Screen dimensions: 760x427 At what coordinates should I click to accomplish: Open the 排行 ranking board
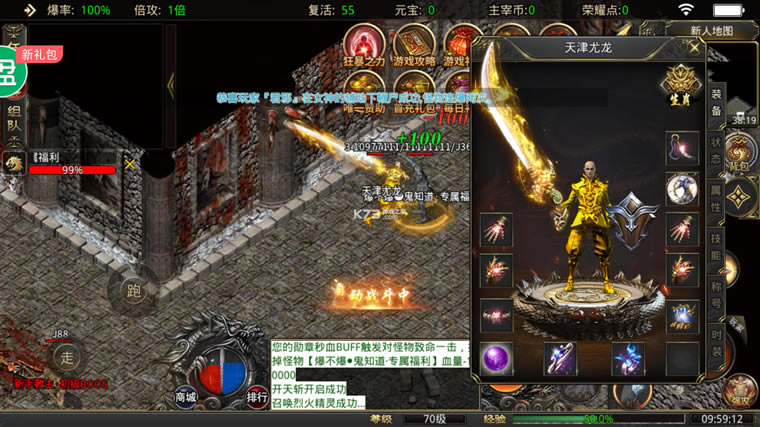click(x=257, y=397)
